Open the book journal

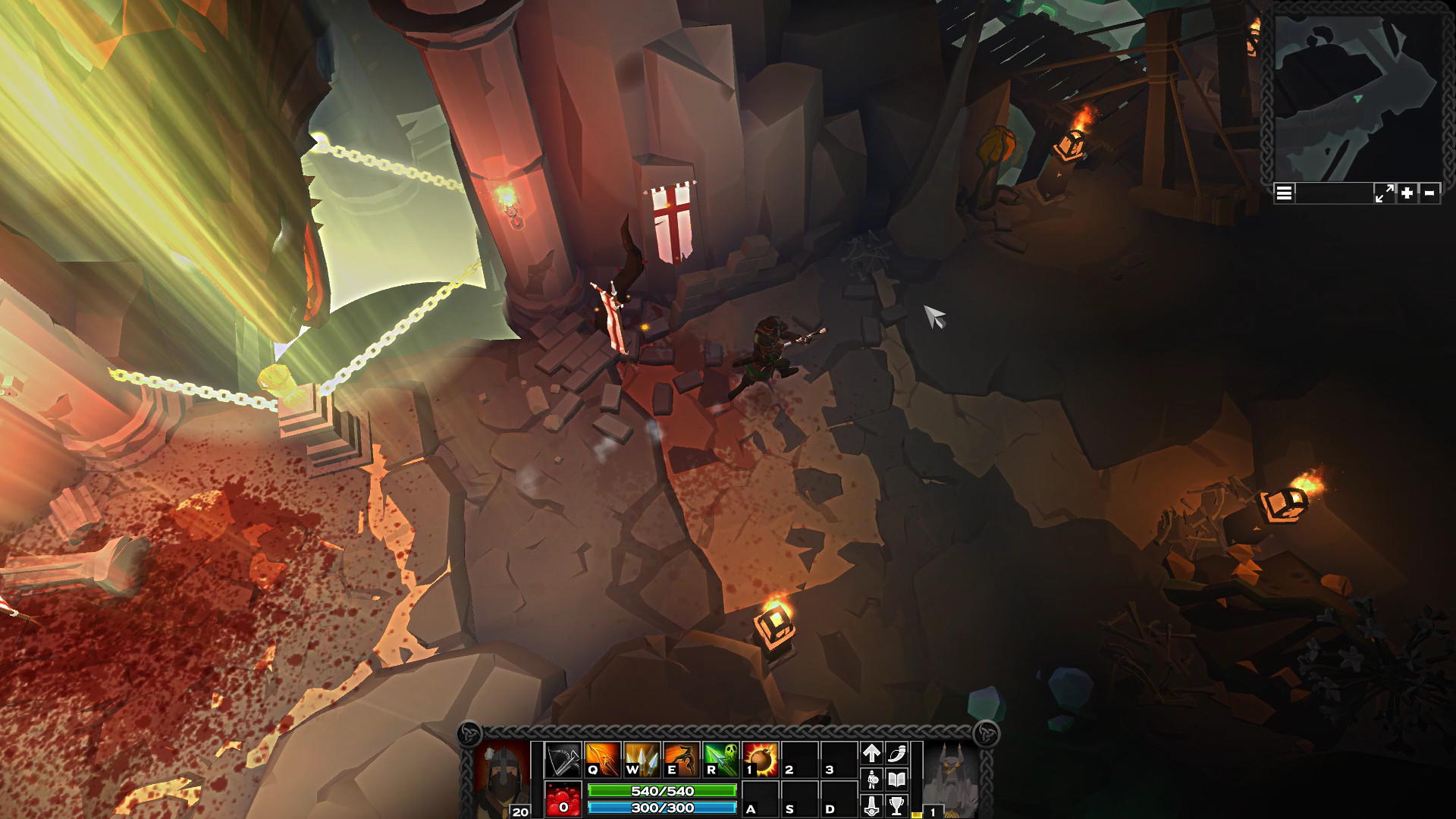pyautogui.click(x=897, y=780)
